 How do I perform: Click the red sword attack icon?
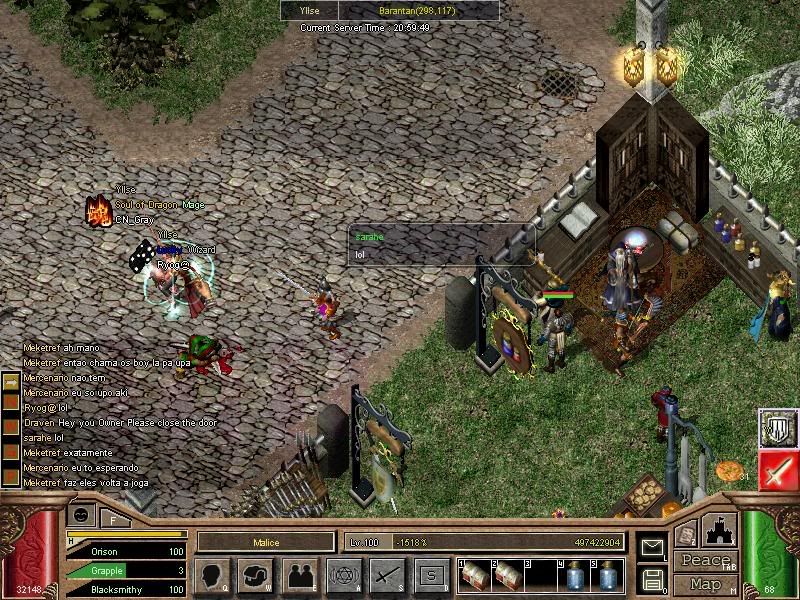pos(778,470)
